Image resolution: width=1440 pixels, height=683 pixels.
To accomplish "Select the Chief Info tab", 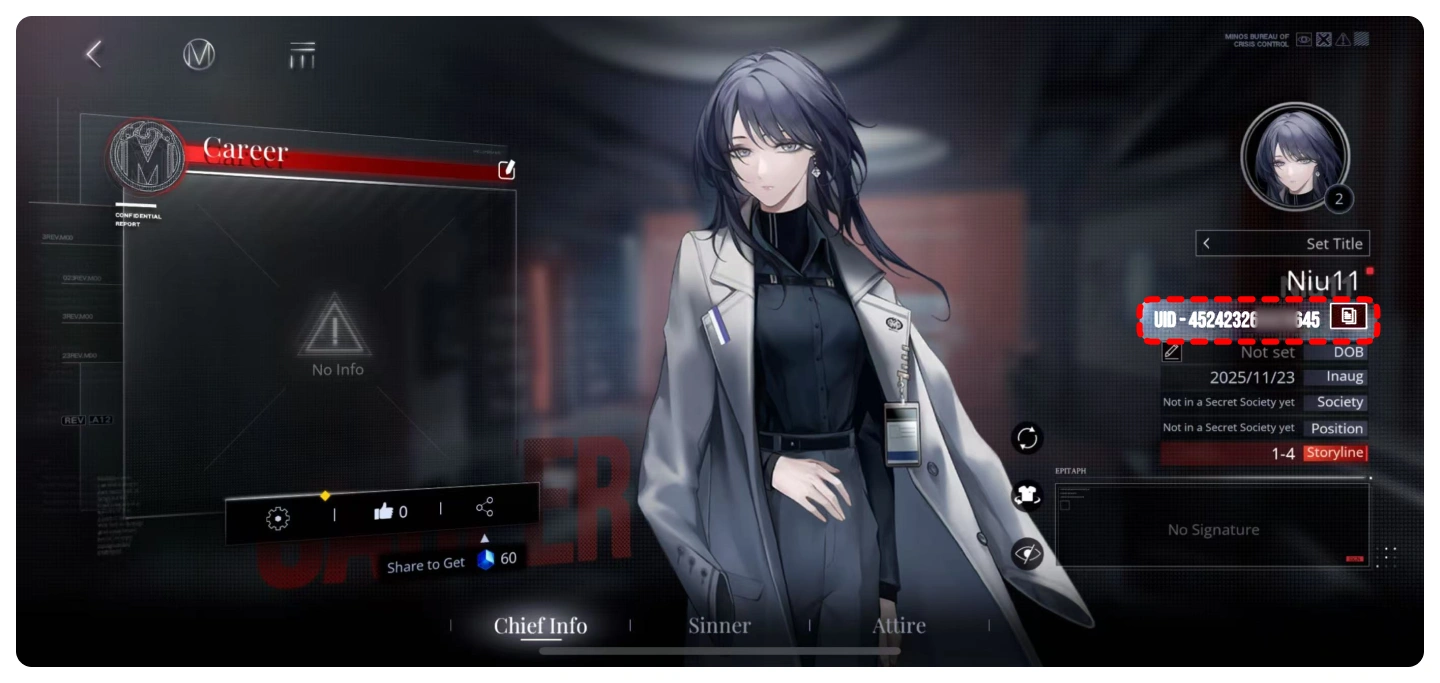I will point(540,626).
